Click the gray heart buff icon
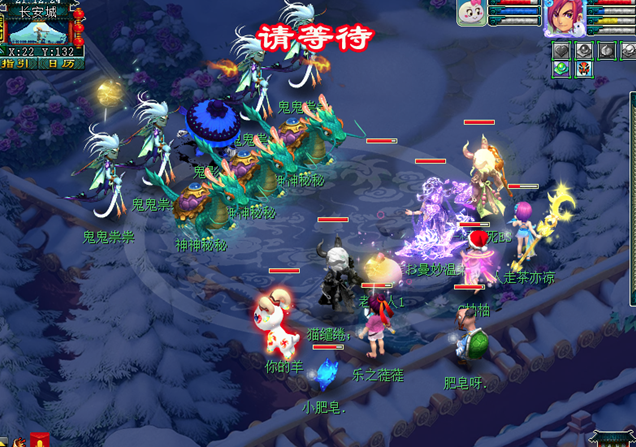This screenshot has width=636, height=447. coord(563,50)
